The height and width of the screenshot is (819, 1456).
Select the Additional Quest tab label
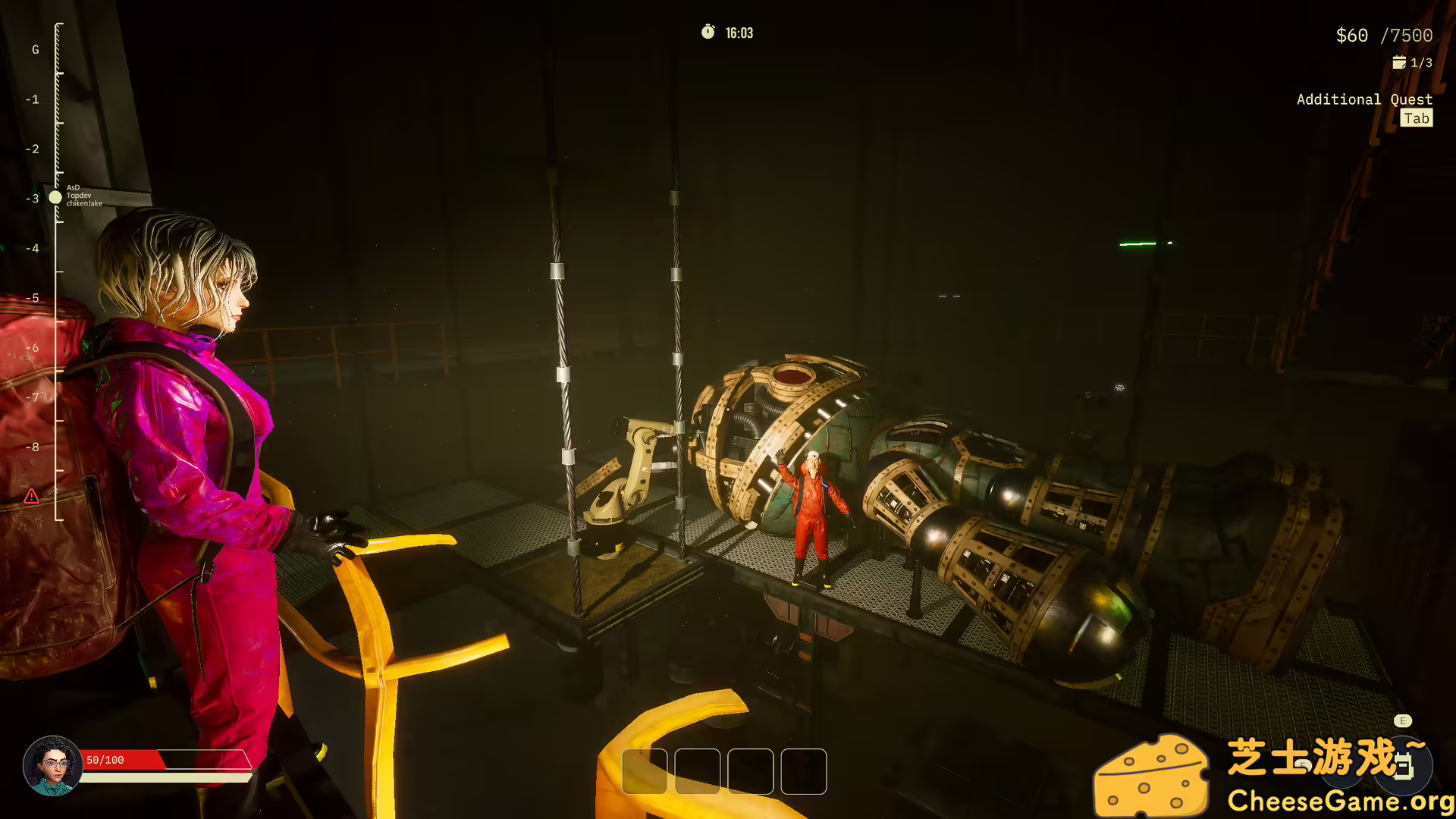1364,99
